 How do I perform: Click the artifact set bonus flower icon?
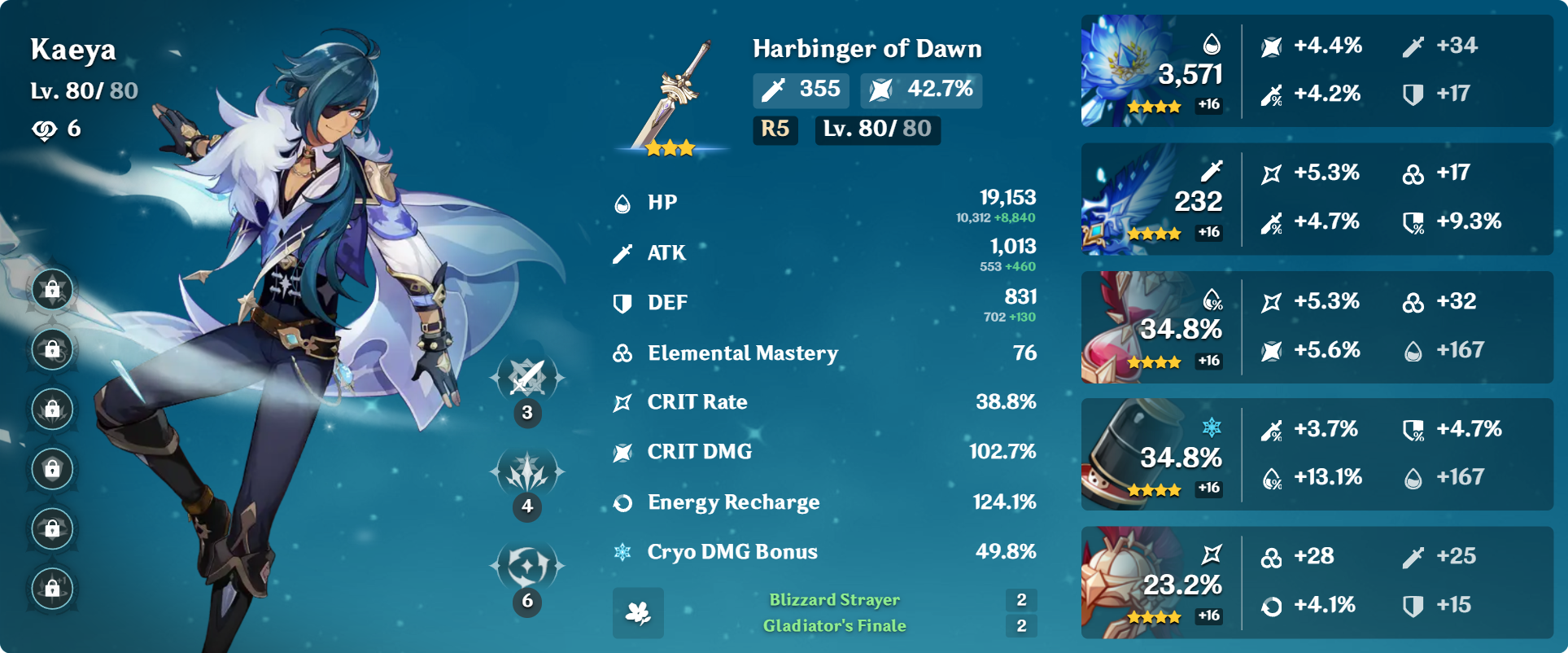[638, 613]
